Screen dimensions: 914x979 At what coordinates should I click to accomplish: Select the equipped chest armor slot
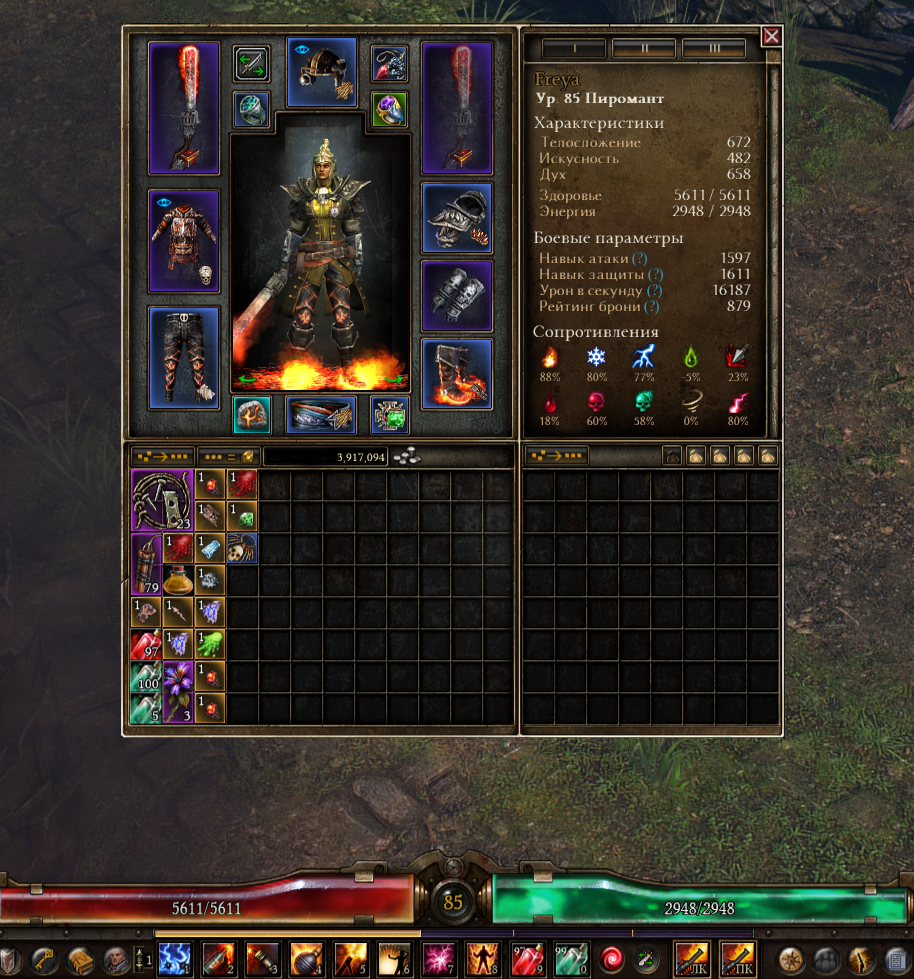183,240
